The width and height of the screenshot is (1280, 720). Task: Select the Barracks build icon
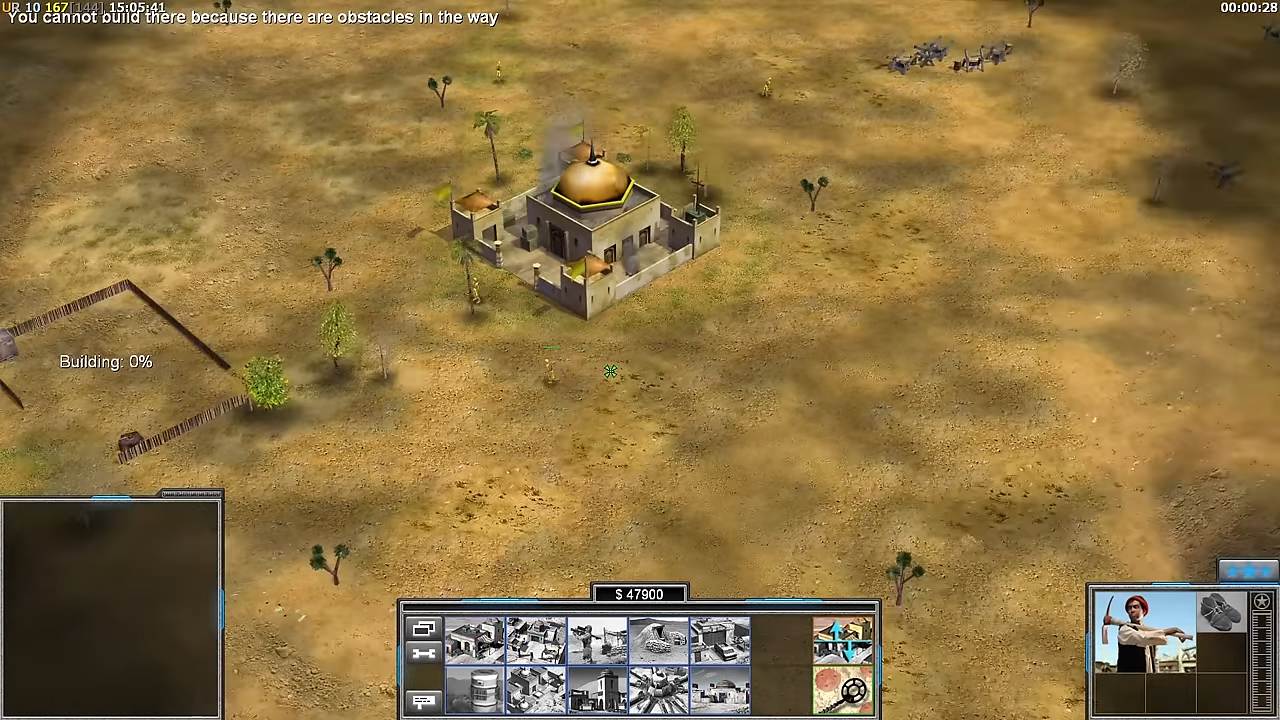click(536, 640)
